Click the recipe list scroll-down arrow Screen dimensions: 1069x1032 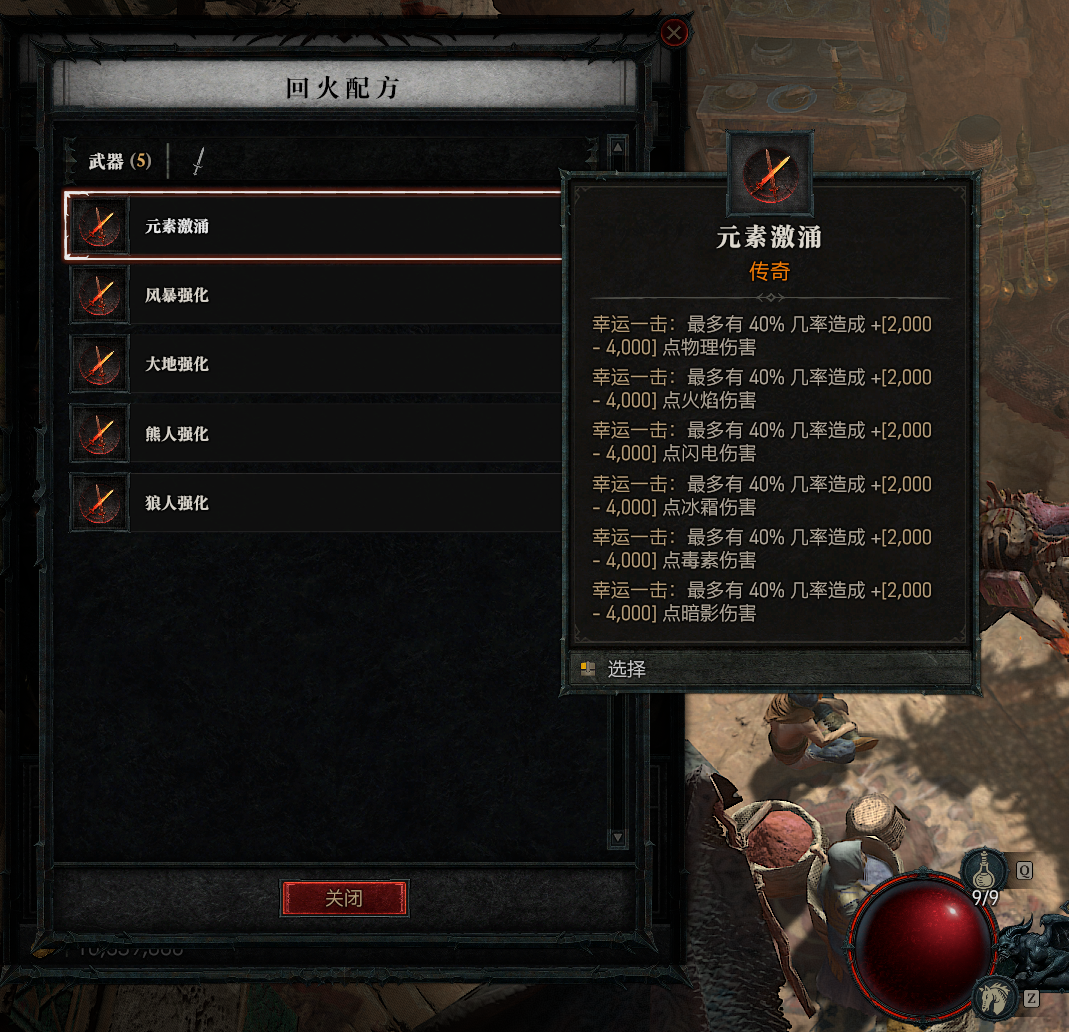[x=617, y=837]
